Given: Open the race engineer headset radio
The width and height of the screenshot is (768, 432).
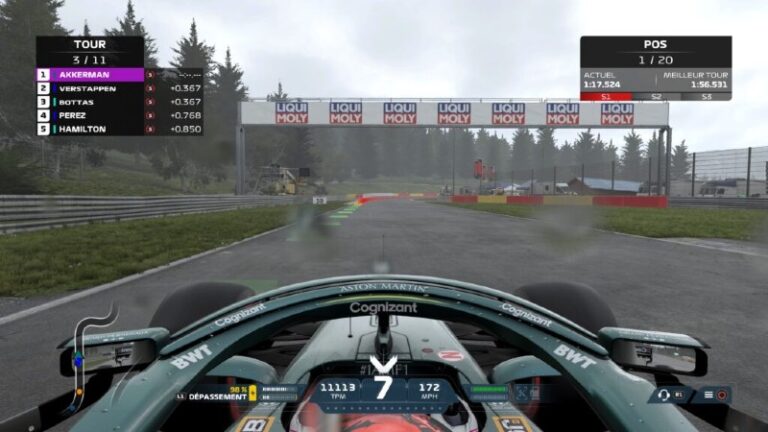Looking at the screenshot, I should tap(662, 395).
